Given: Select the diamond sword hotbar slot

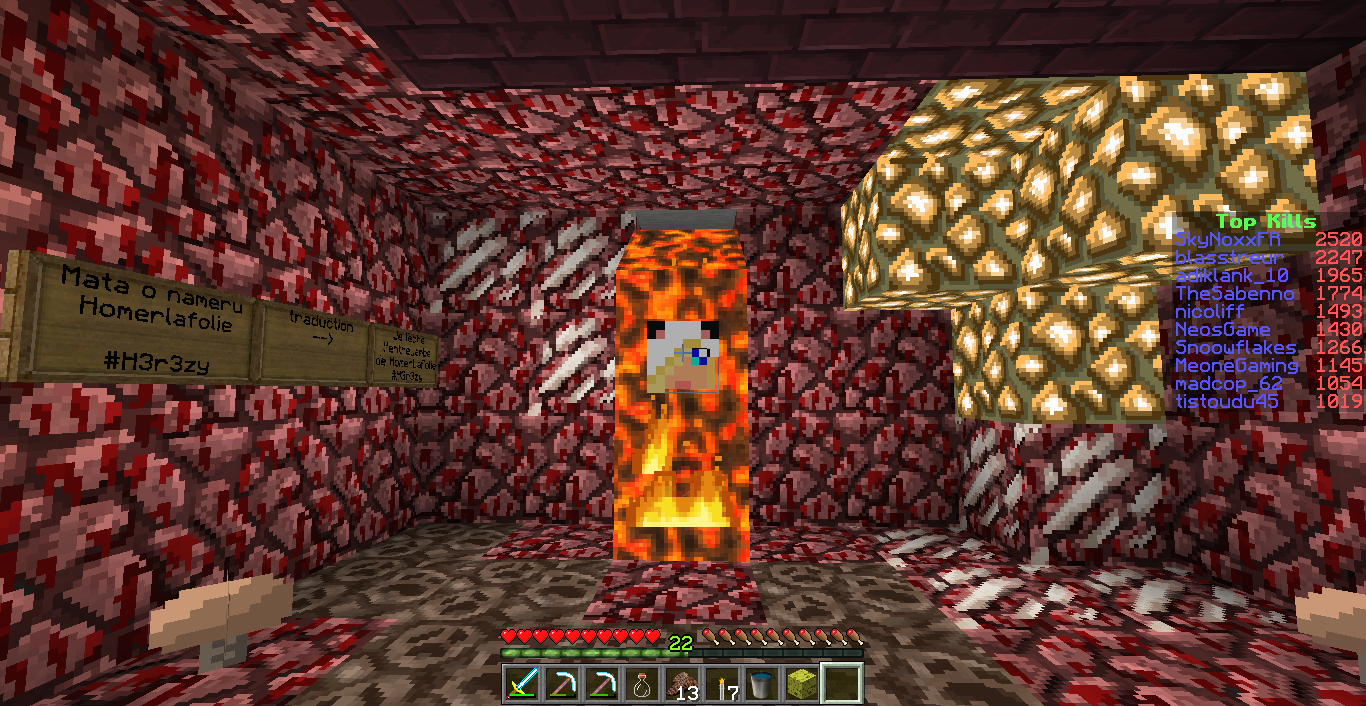Looking at the screenshot, I should point(521,684).
